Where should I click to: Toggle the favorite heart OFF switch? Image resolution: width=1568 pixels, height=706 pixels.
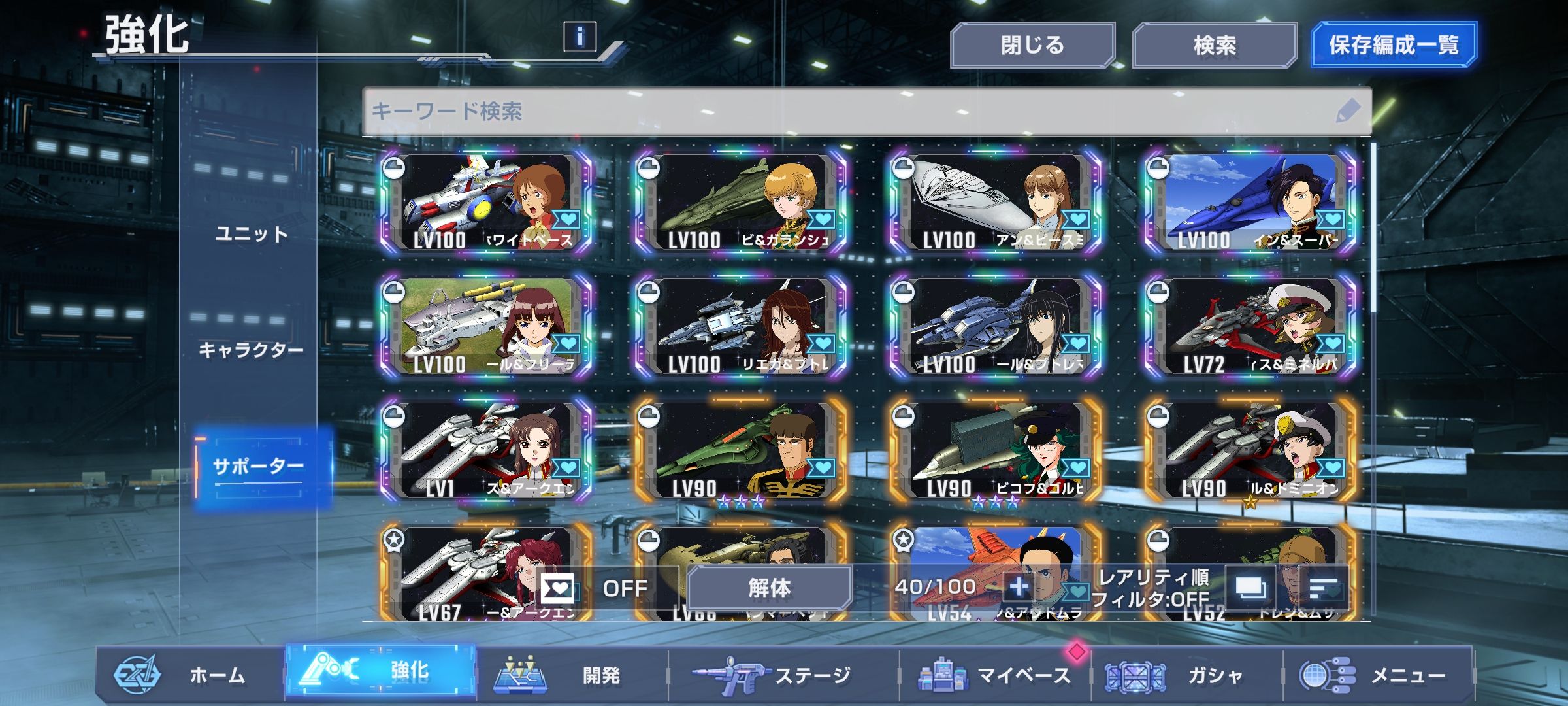[x=591, y=588]
